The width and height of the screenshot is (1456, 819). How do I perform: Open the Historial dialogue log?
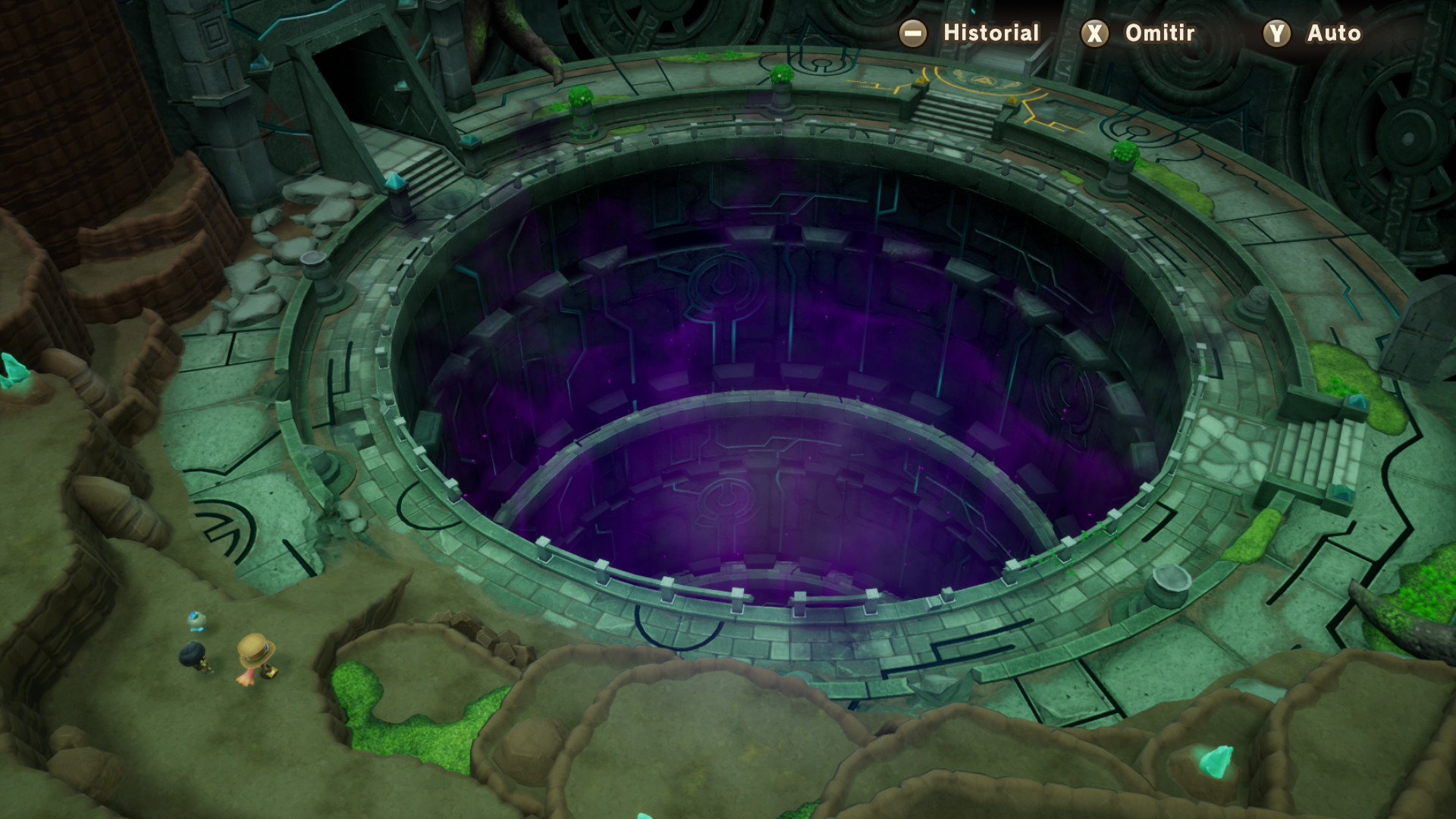pos(969,33)
